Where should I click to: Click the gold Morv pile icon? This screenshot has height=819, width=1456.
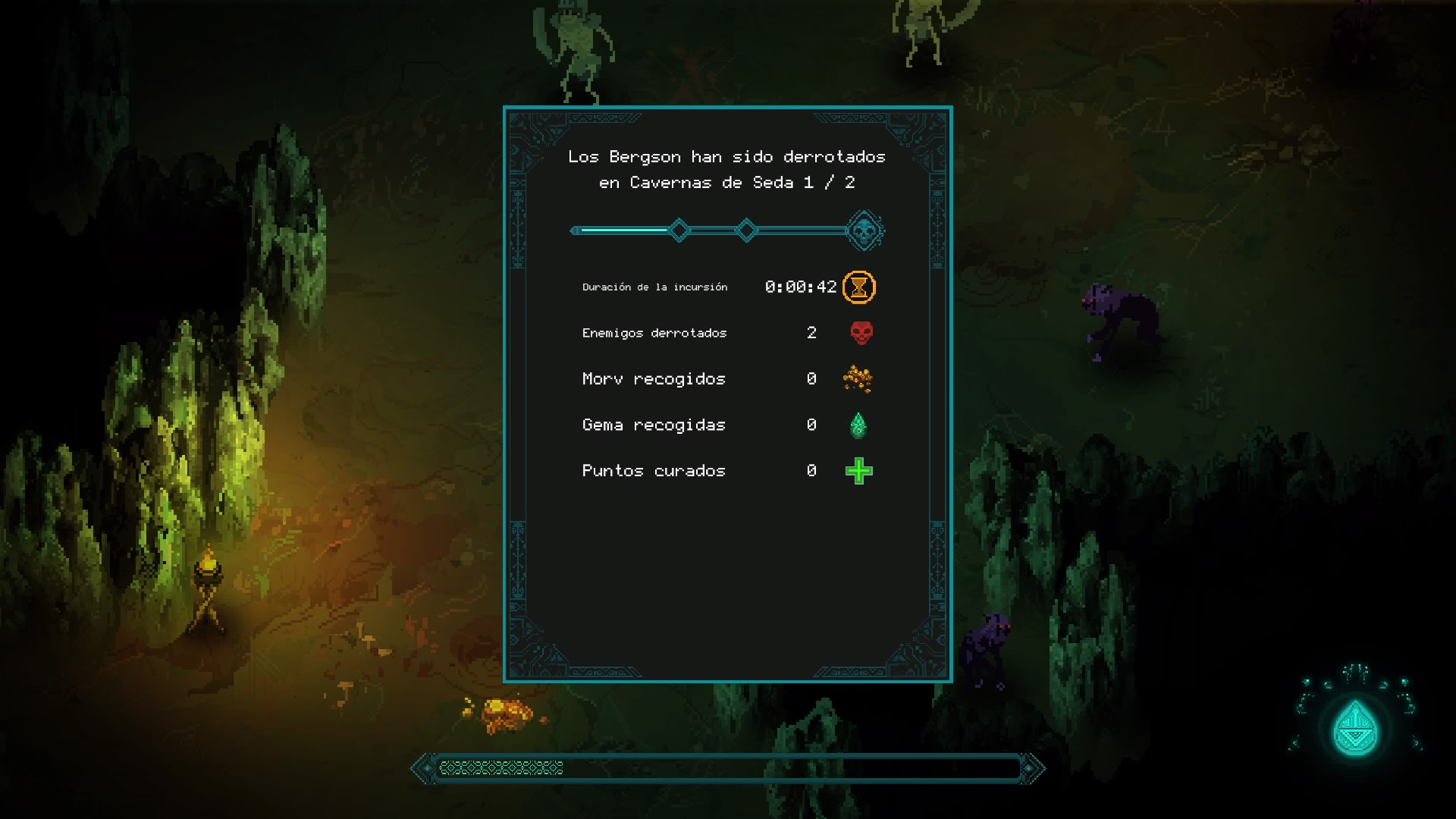858,378
